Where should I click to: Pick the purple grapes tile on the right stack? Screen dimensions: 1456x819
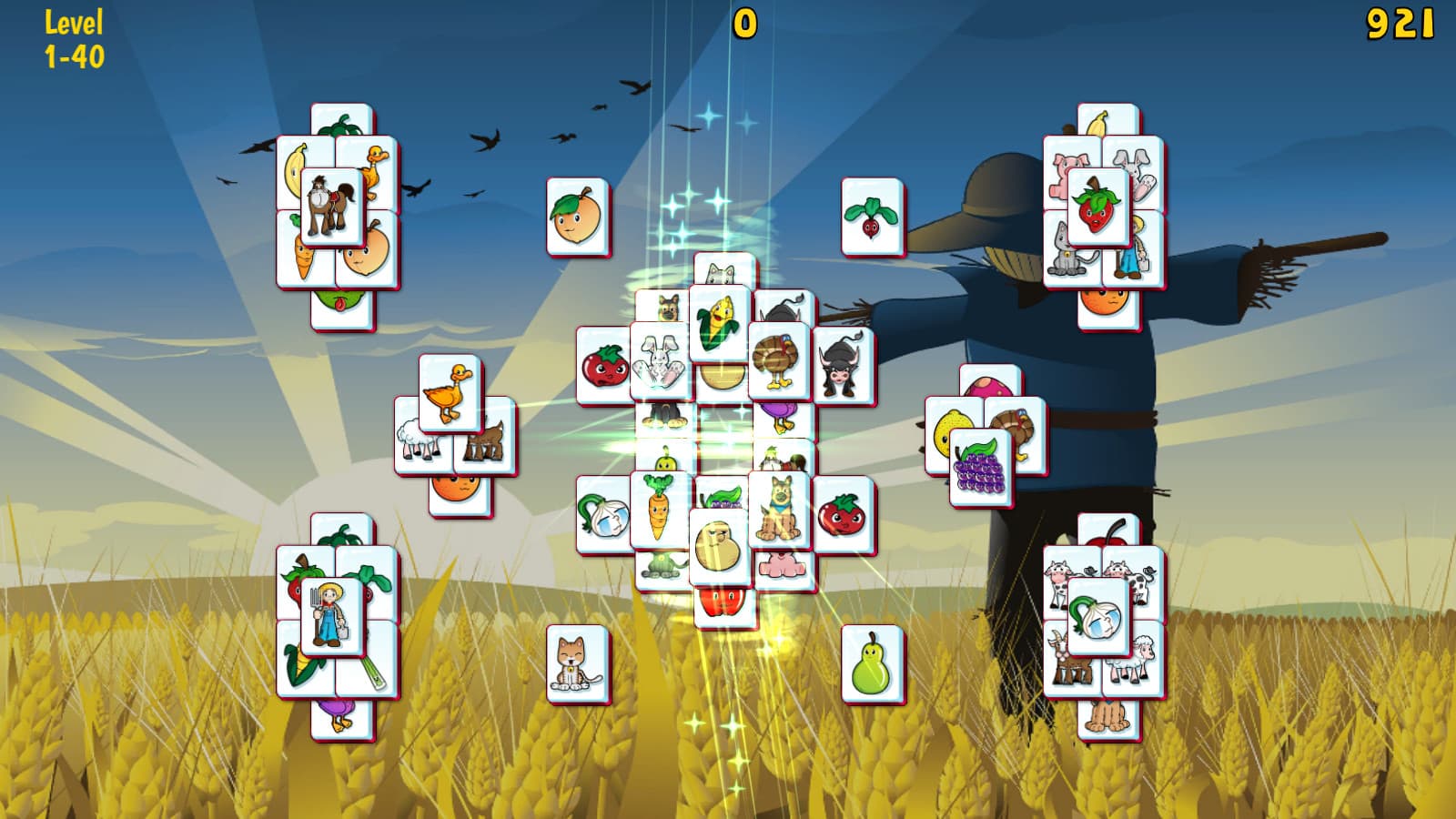coord(982,469)
